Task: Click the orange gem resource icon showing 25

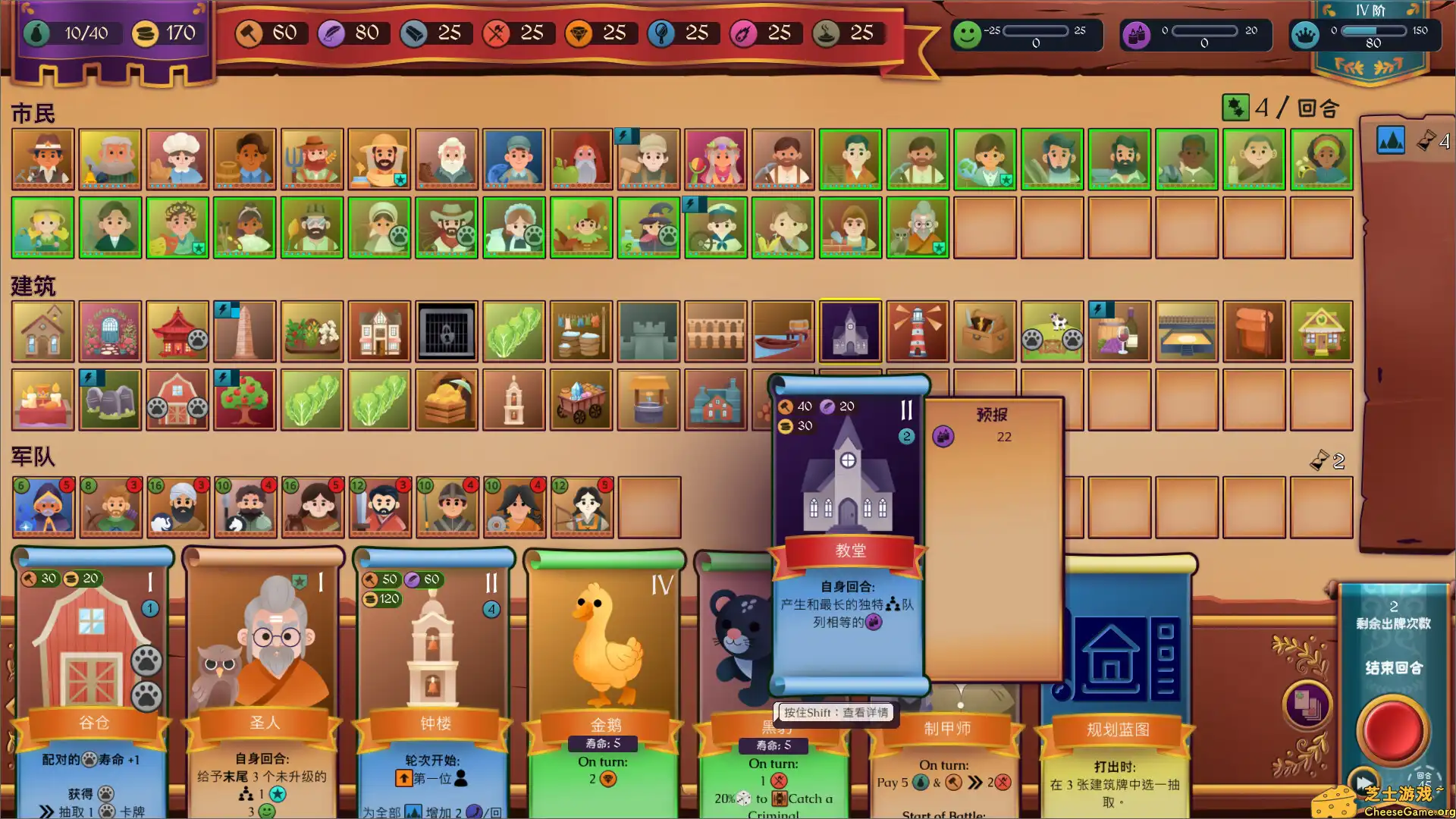Action: (x=579, y=33)
